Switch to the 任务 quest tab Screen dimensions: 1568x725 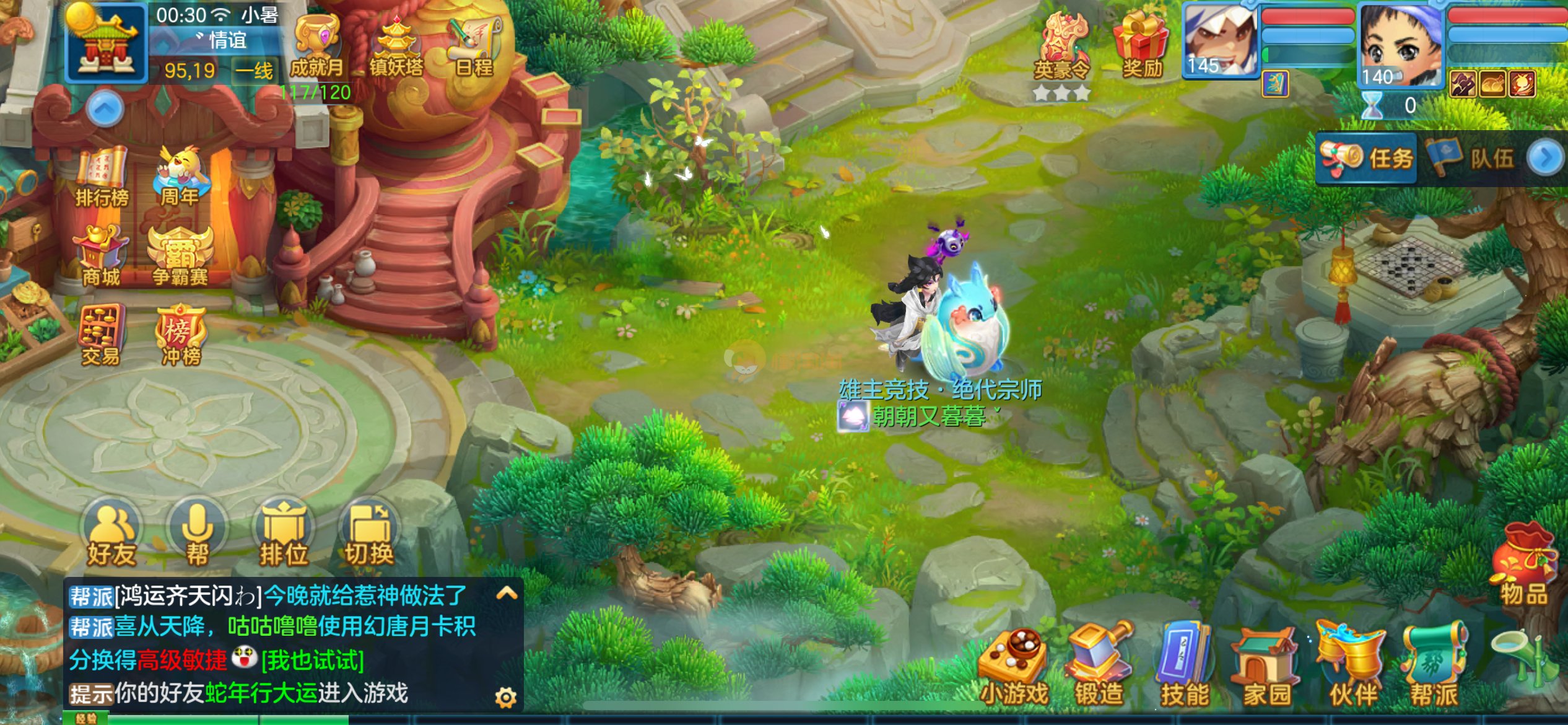1367,159
